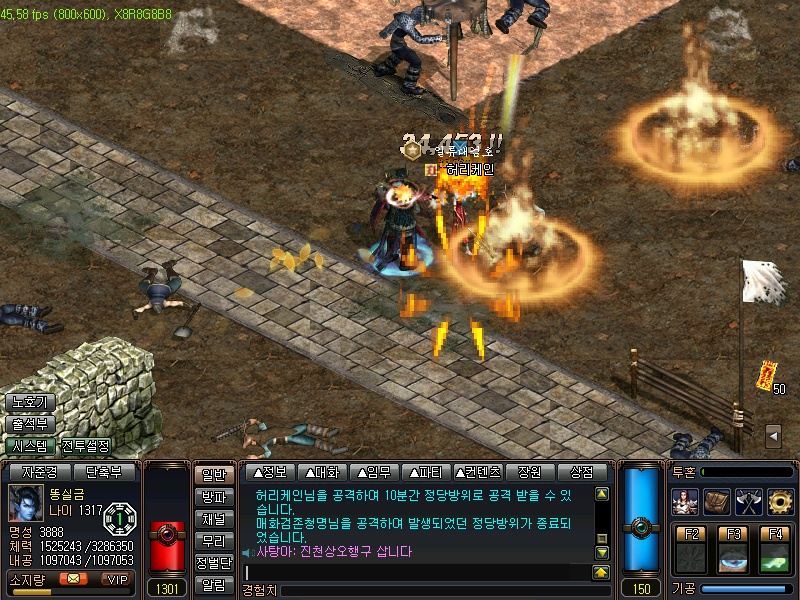This screenshot has height=600, width=800.
Task: Open the 상점 shop
Action: tap(582, 472)
